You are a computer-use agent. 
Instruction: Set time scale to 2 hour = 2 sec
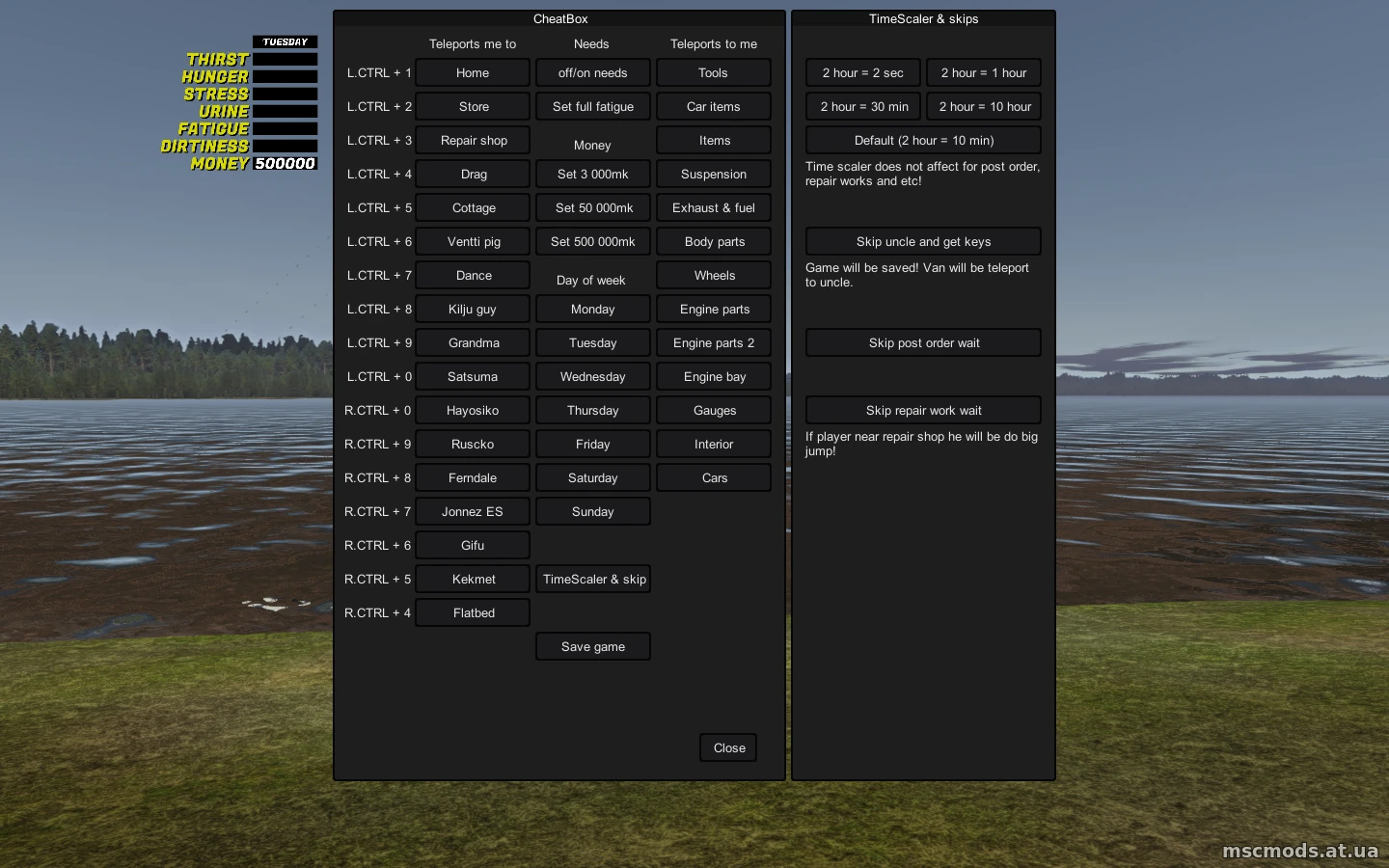862,72
